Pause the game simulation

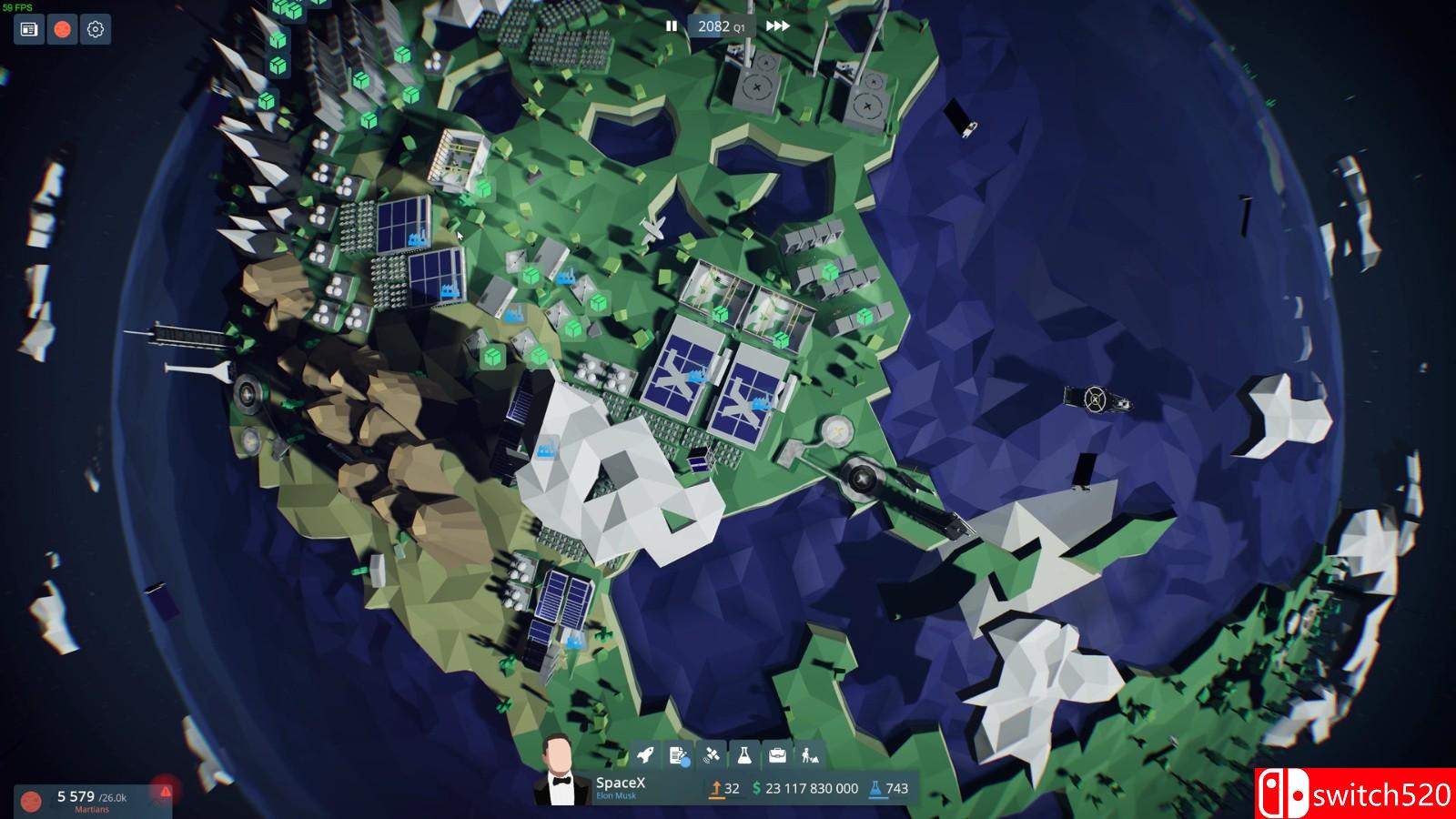tap(671, 26)
